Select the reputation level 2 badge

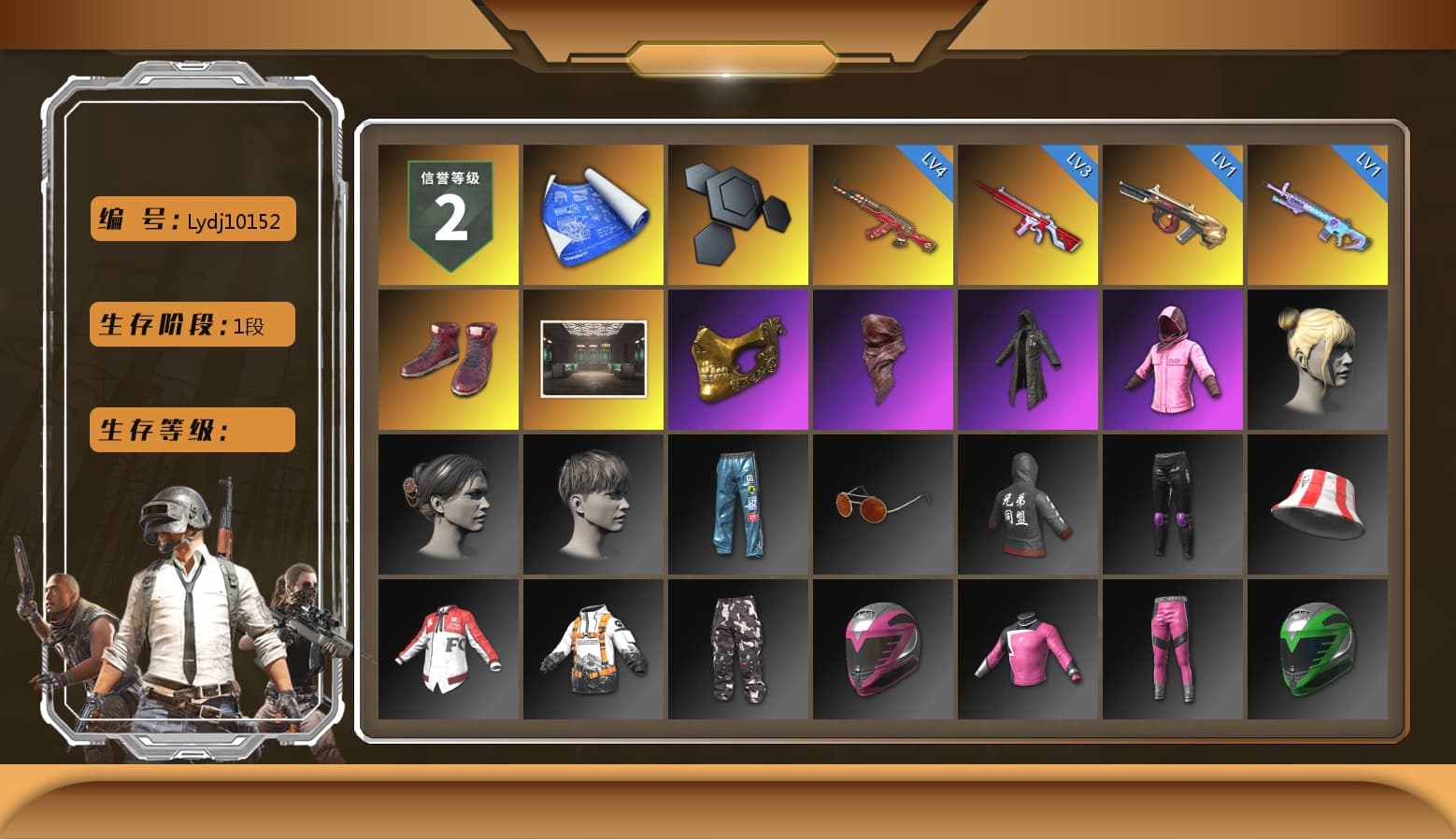(x=447, y=212)
